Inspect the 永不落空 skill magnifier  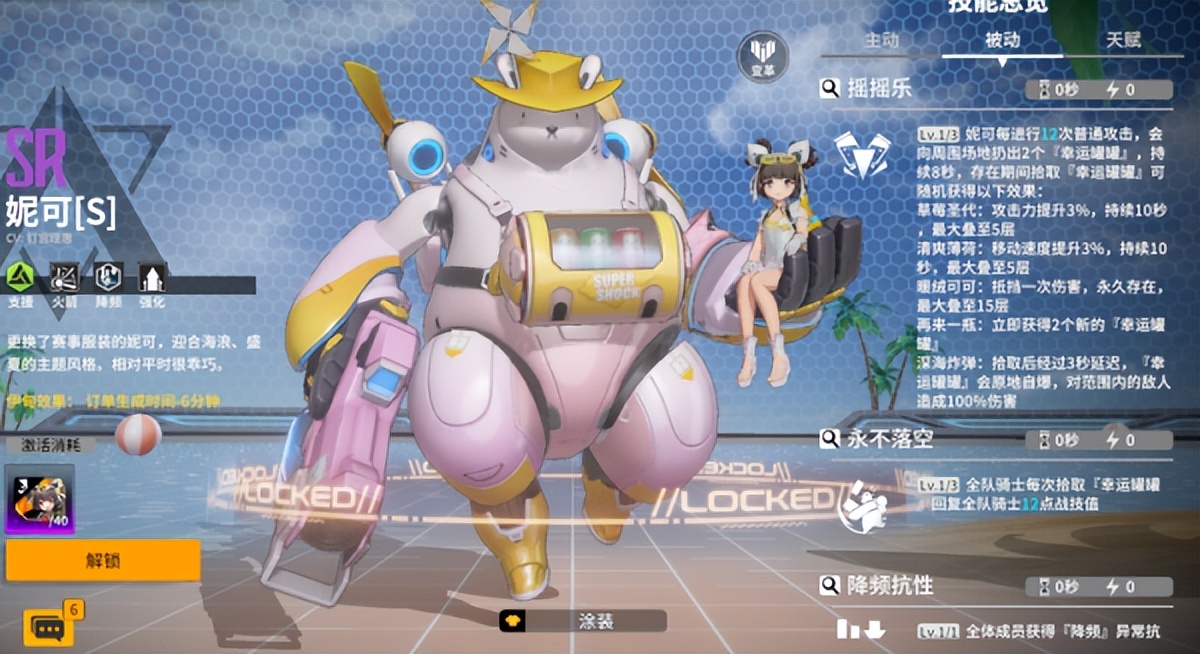click(x=830, y=439)
